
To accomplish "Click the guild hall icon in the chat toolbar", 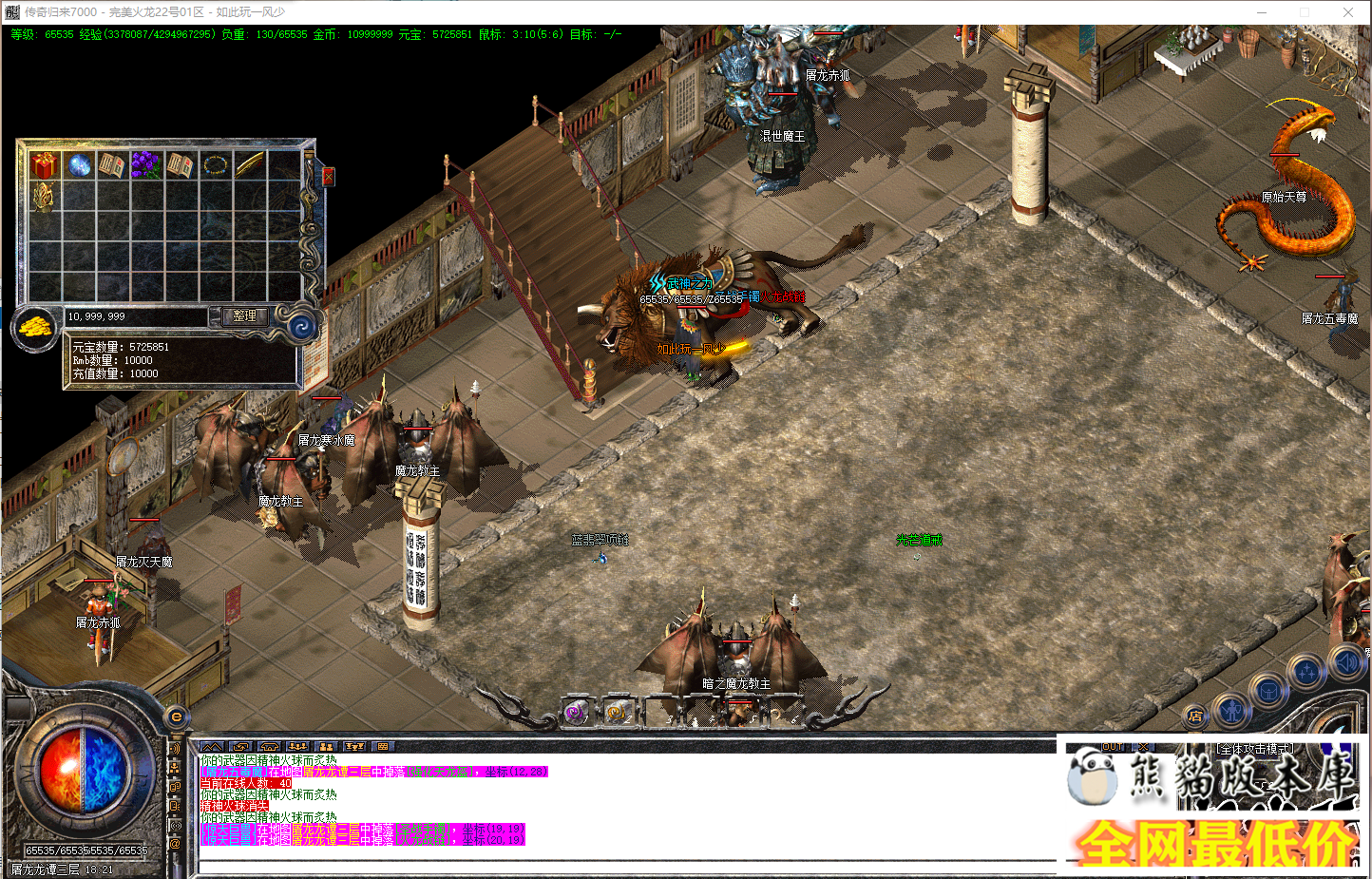I will click(269, 747).
